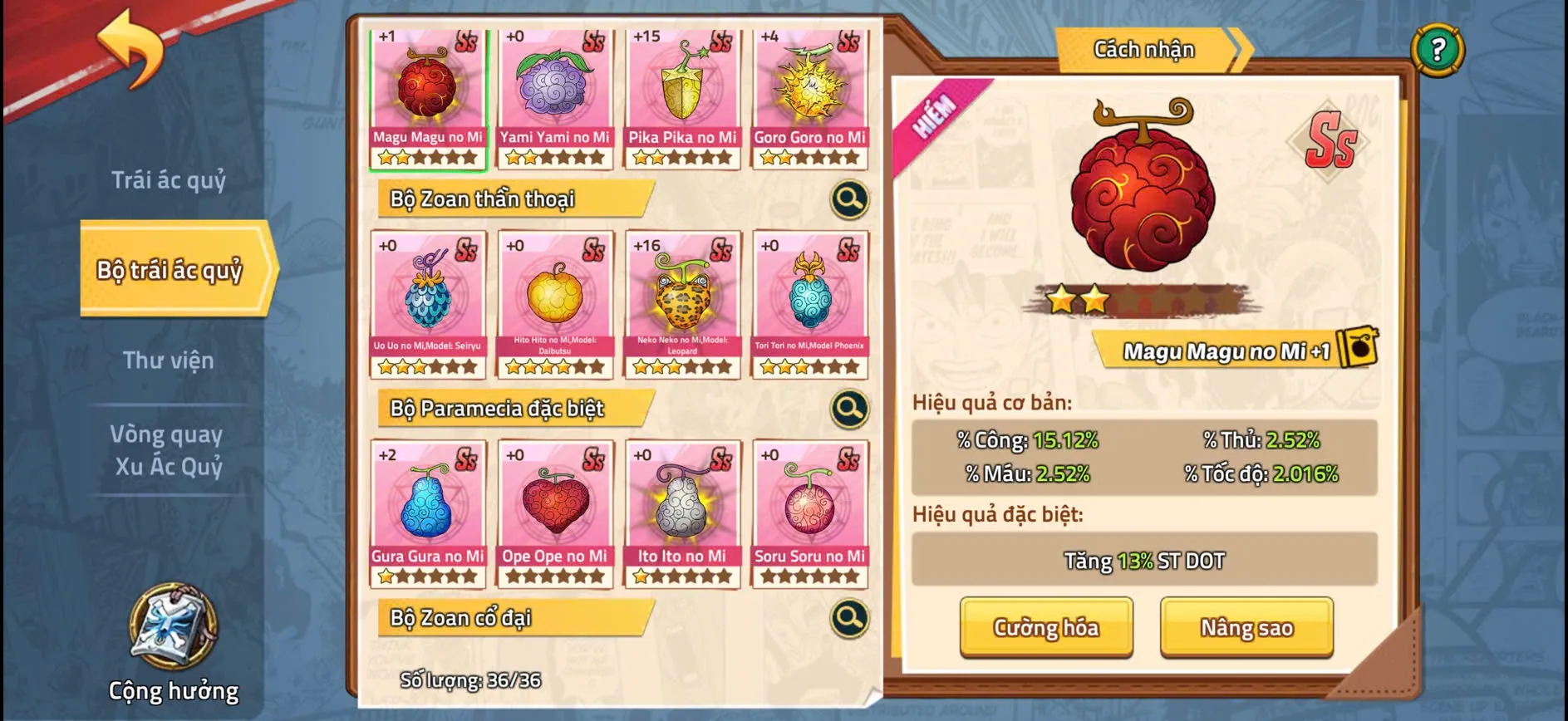
Task: Go back with the orange arrow
Action: tap(131, 50)
